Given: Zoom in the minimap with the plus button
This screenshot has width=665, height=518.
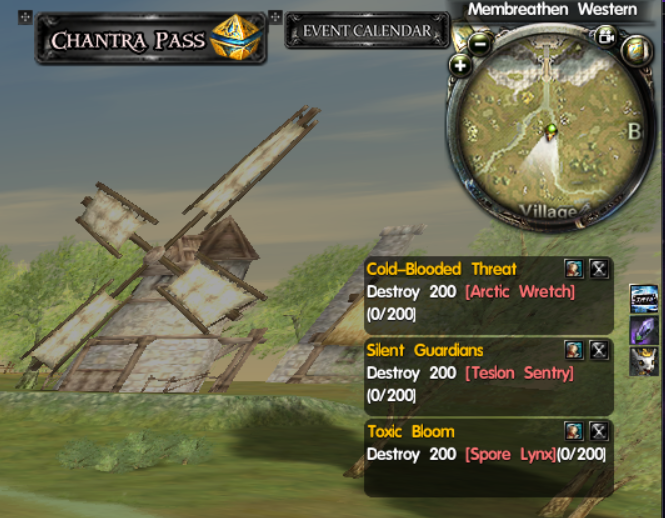Looking at the screenshot, I should pos(460,66).
